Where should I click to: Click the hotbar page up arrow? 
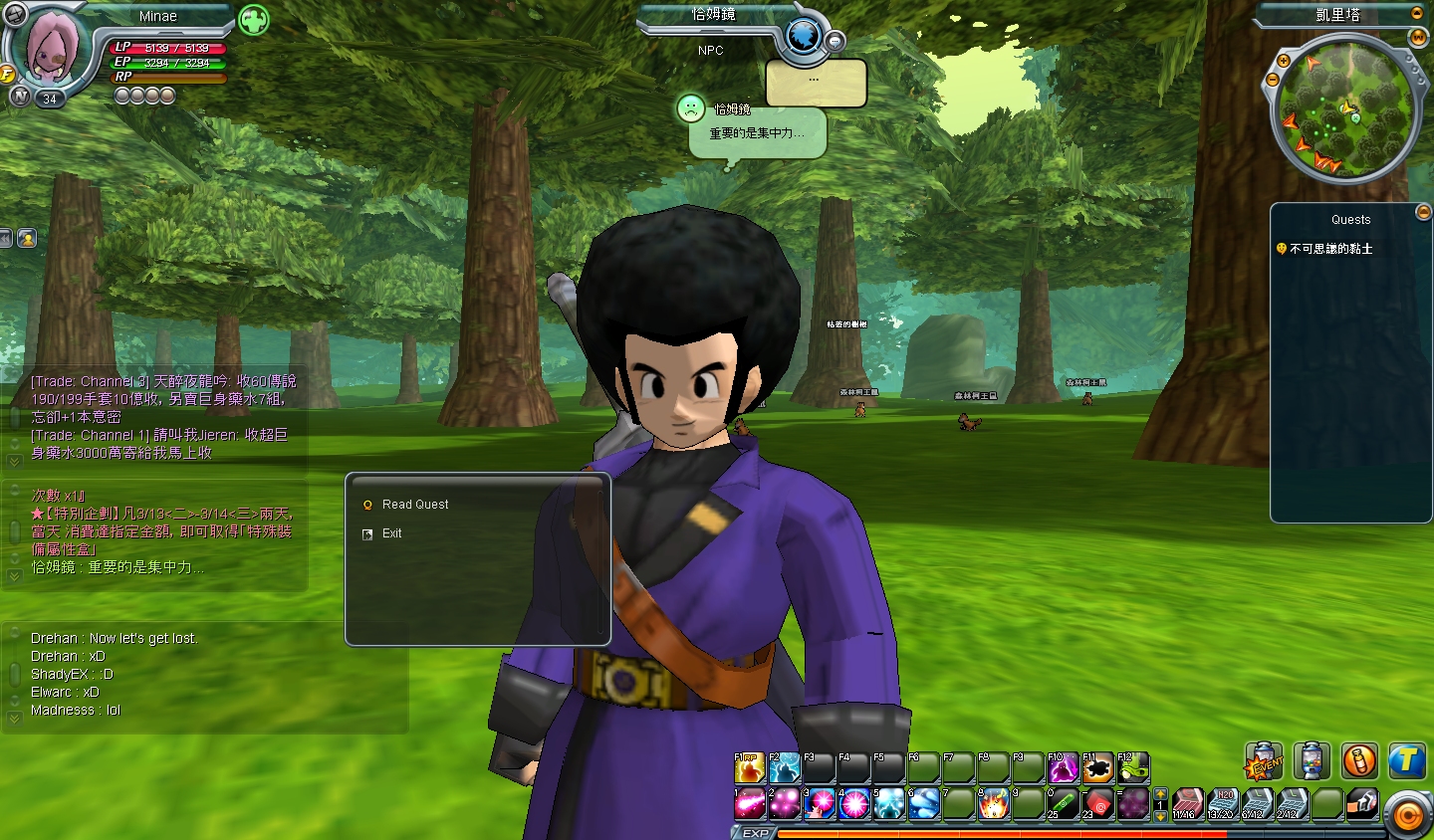[x=1159, y=794]
